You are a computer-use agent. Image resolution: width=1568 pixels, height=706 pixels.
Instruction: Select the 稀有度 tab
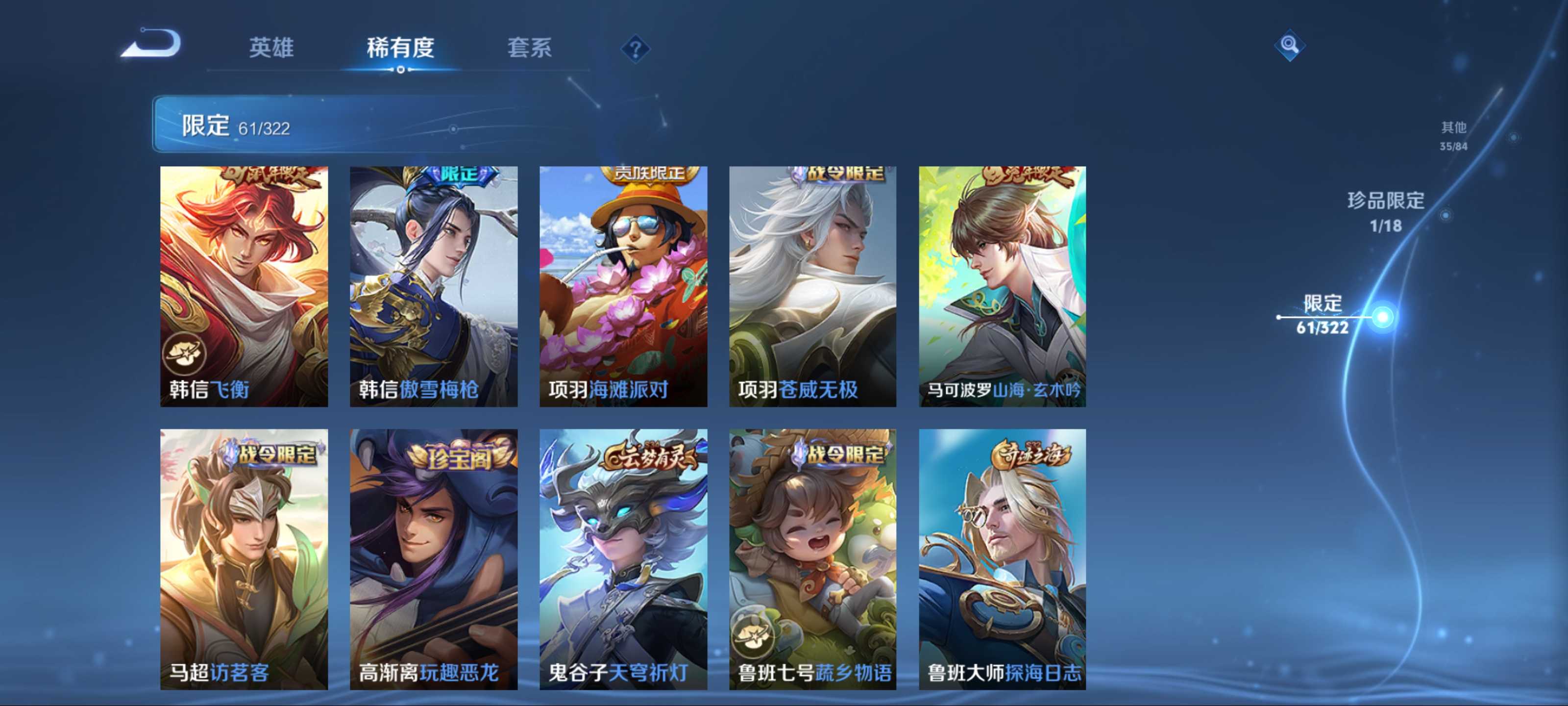pos(400,48)
